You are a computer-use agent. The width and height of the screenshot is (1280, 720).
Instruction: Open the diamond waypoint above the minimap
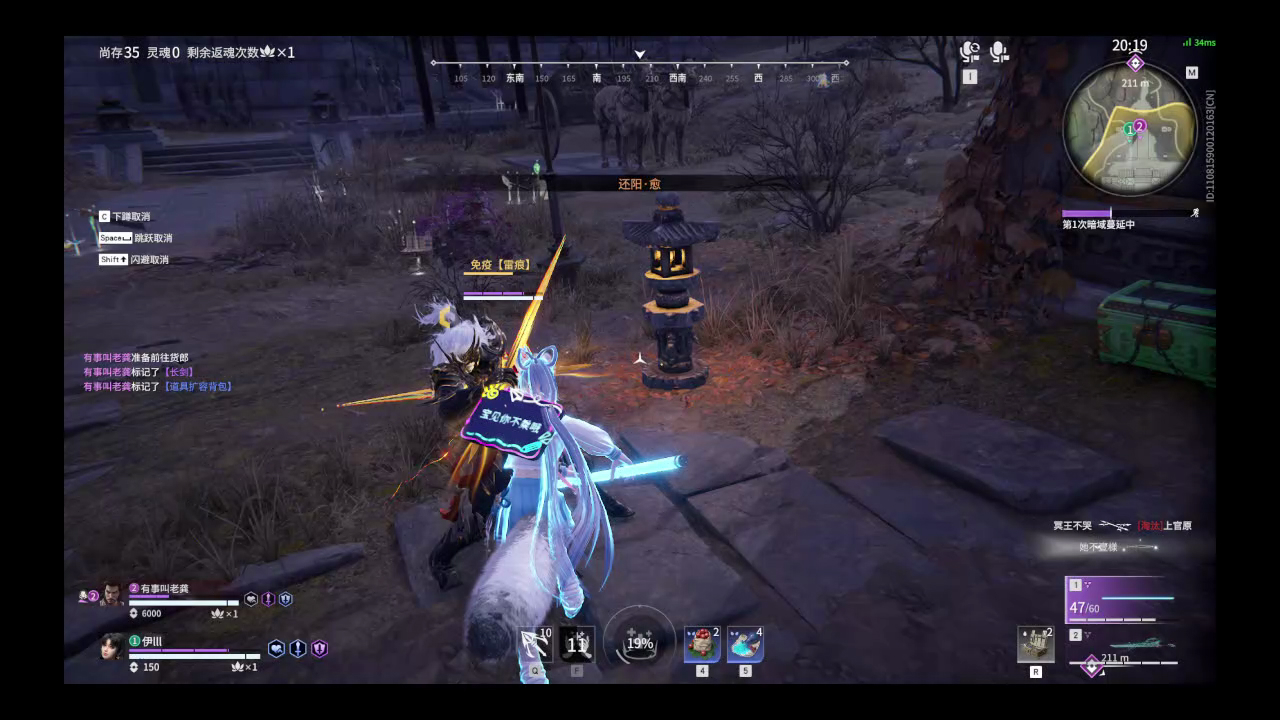tap(1133, 62)
